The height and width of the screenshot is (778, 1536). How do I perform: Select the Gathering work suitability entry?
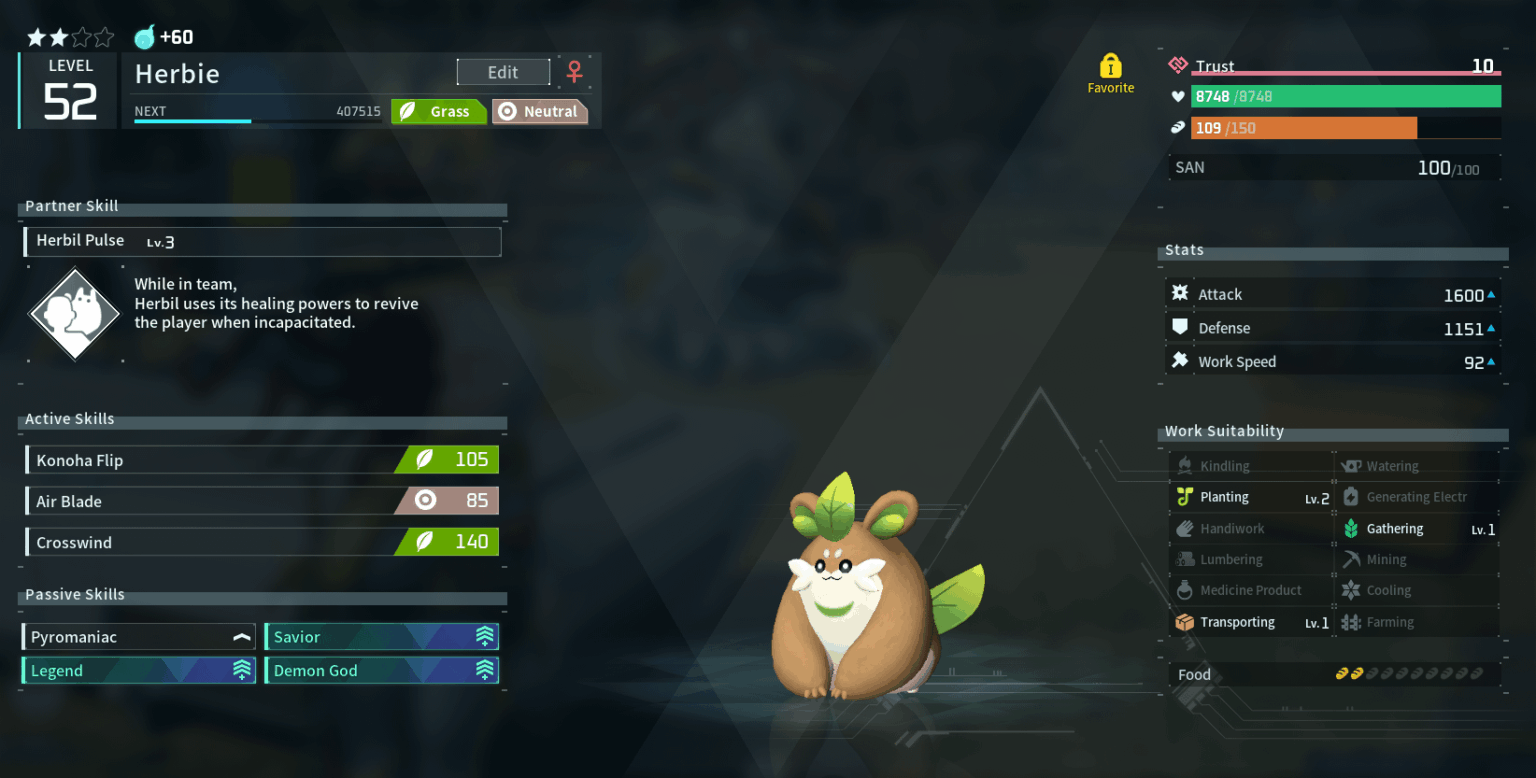click(x=1418, y=529)
